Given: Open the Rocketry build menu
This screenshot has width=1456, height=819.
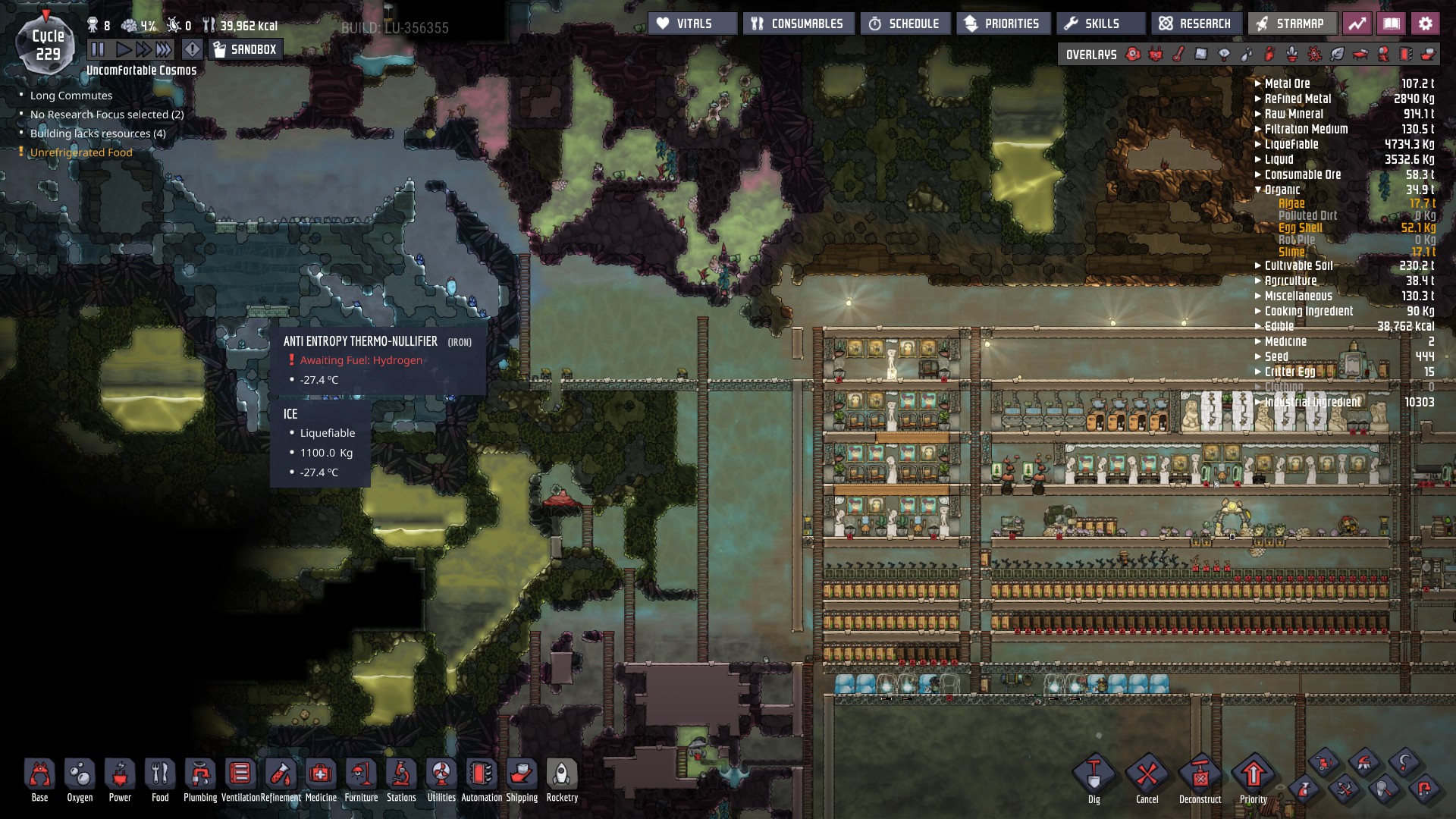Looking at the screenshot, I should (562, 779).
